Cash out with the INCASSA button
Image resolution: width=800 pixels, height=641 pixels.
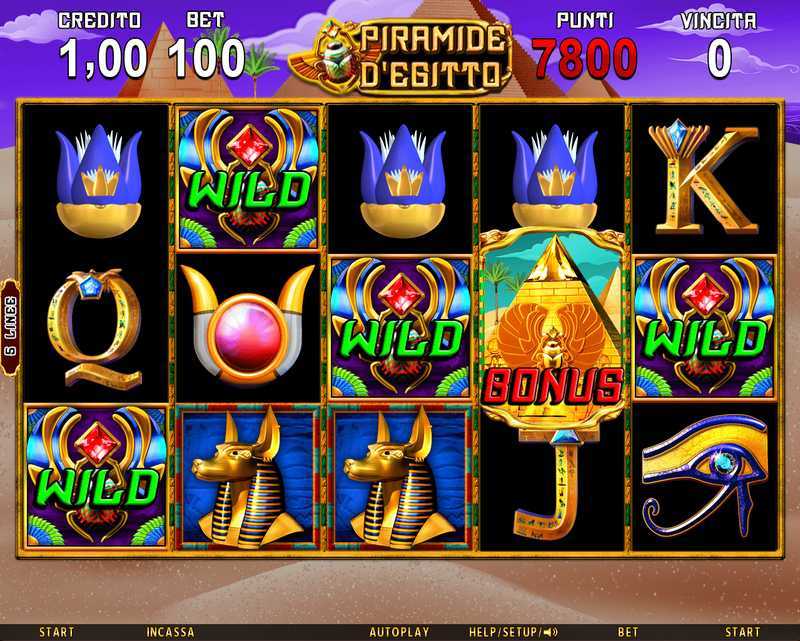(170, 632)
